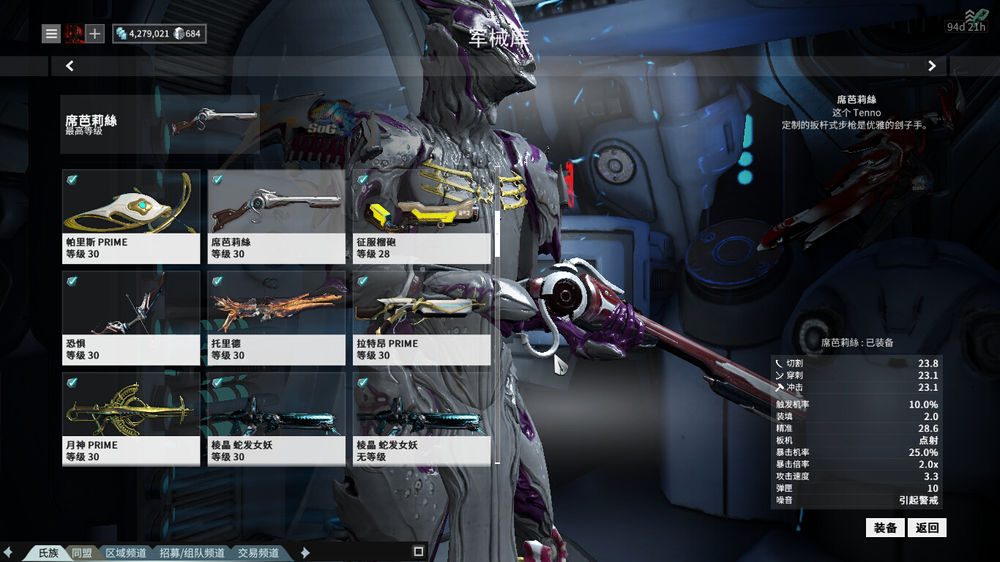
Task: Select the 征服榴炮 weapon at level 28
Action: coord(421,216)
